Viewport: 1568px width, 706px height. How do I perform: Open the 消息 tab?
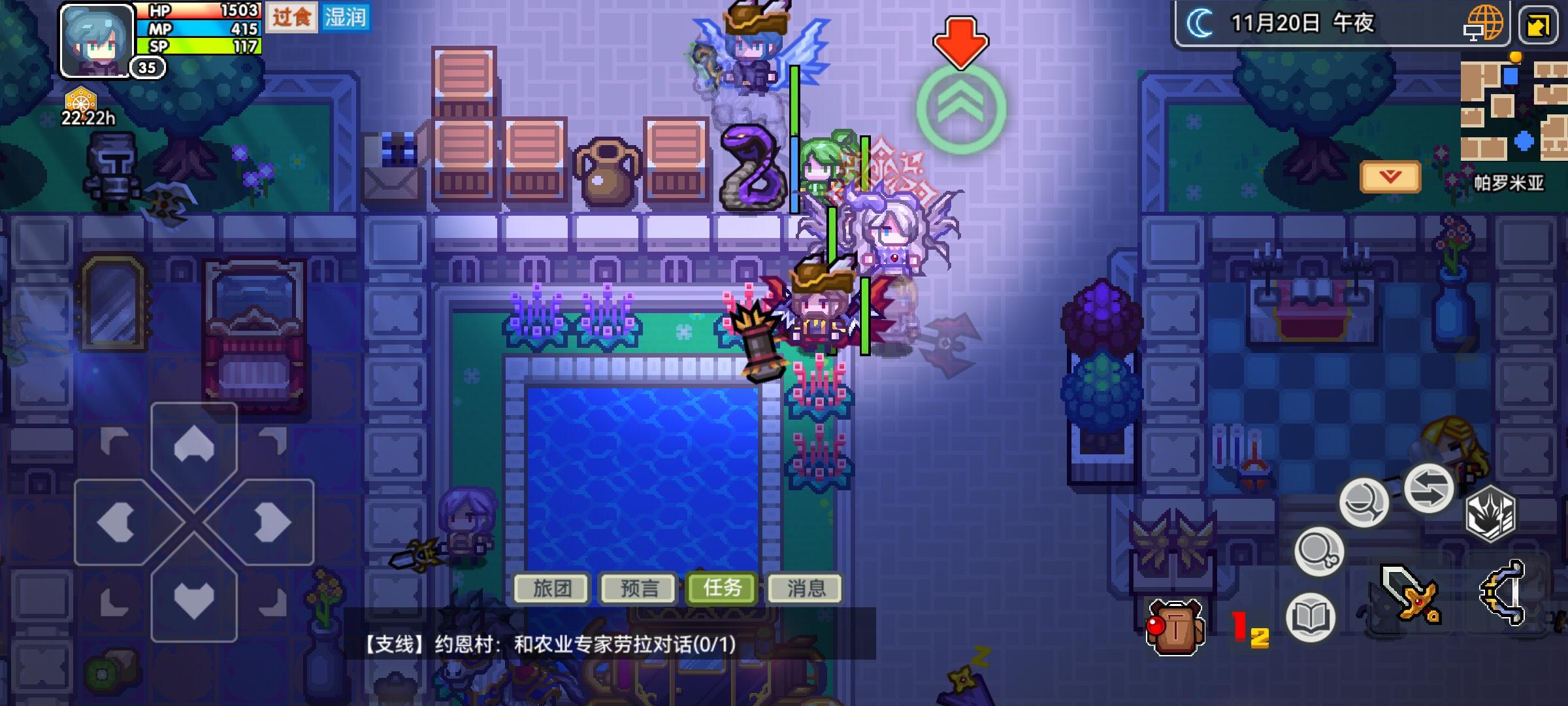[x=805, y=588]
